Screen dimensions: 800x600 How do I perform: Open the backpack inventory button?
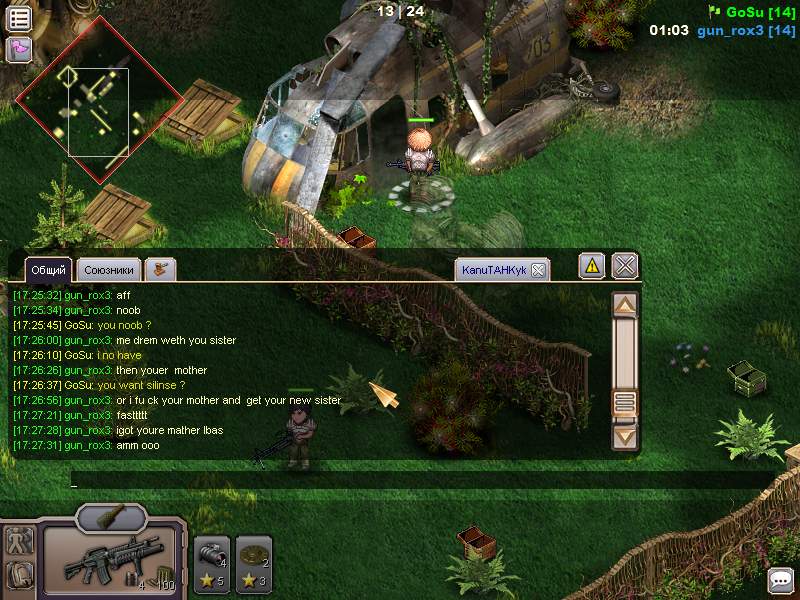tap(19, 575)
